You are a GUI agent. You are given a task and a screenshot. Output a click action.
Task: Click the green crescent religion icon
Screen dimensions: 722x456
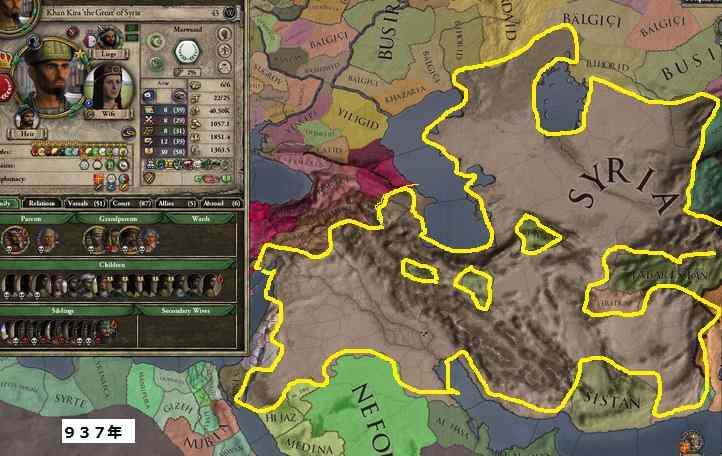coord(156,41)
